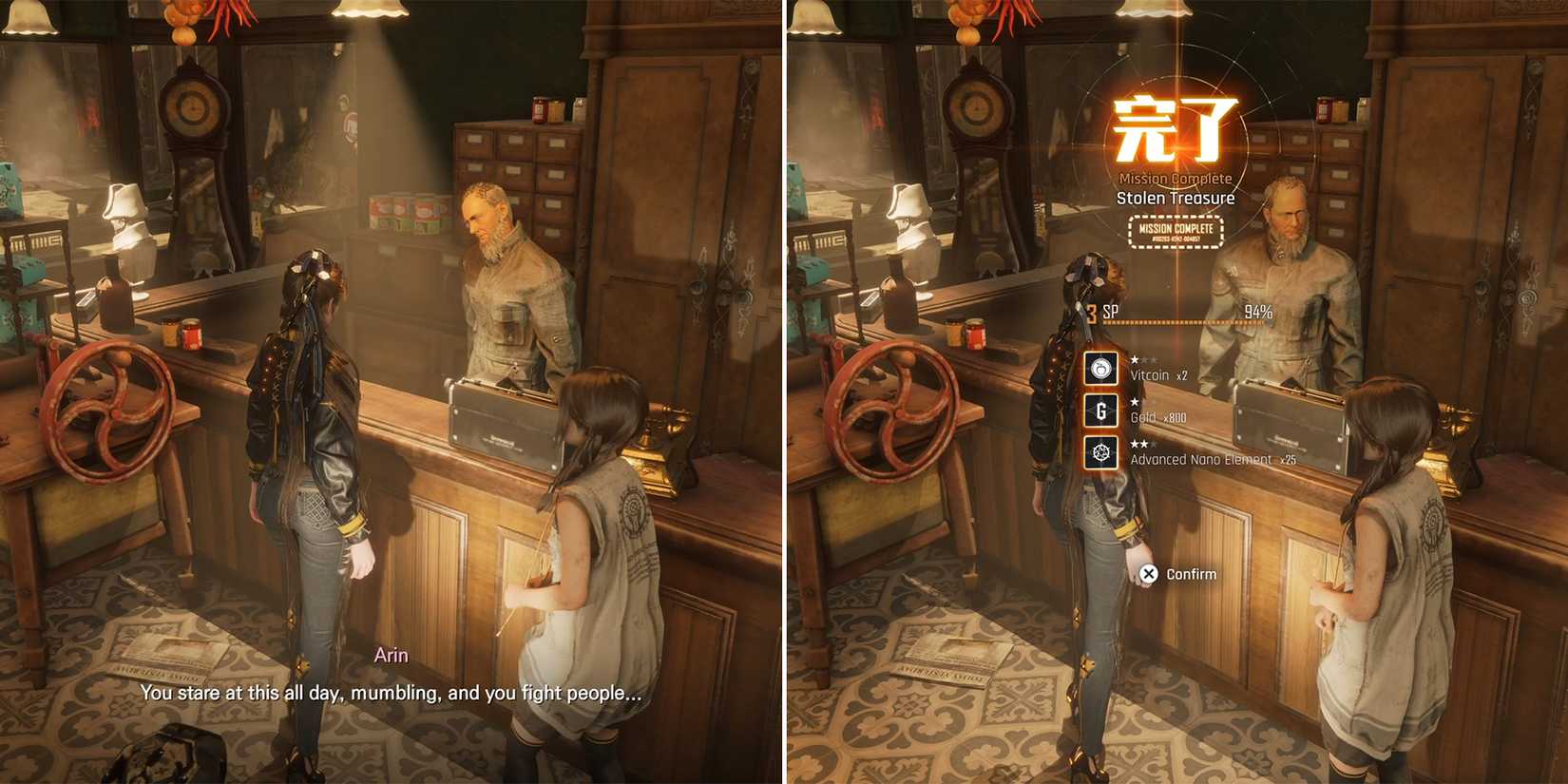Select the Stolen Treasure mission title
This screenshot has height=784, width=1568.
[1176, 198]
